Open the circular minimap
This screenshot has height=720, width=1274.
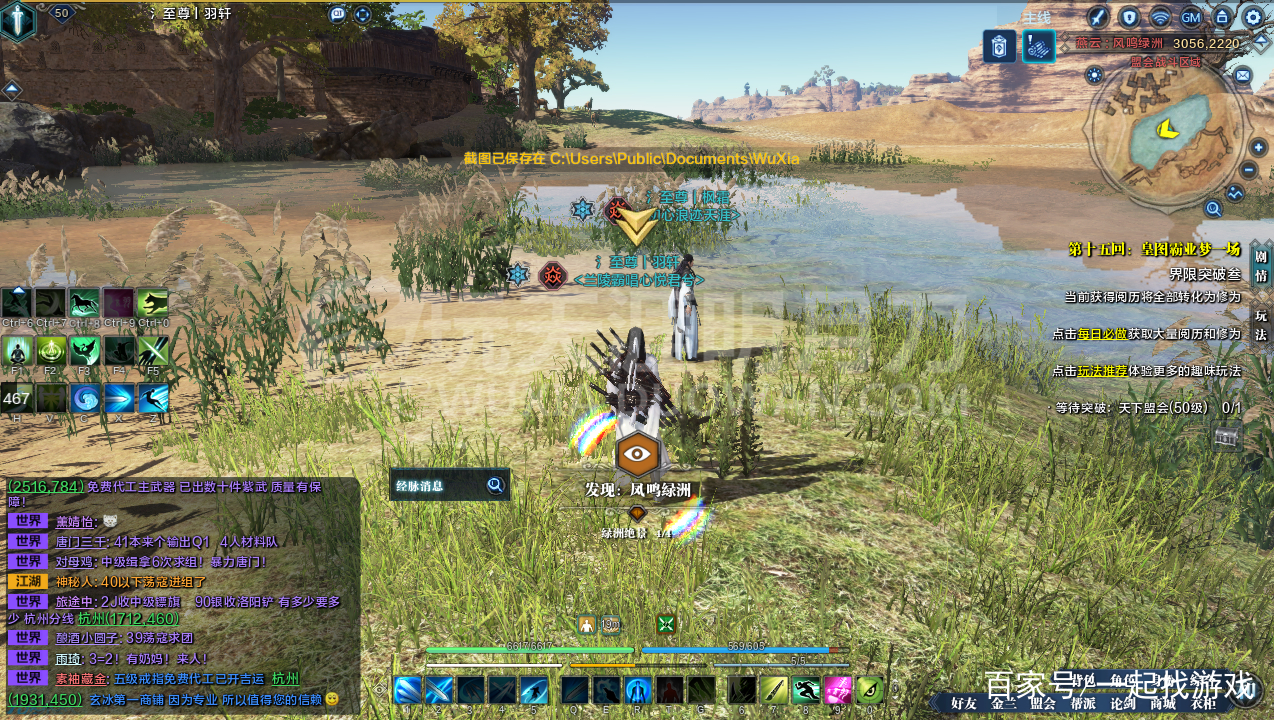tap(1167, 133)
